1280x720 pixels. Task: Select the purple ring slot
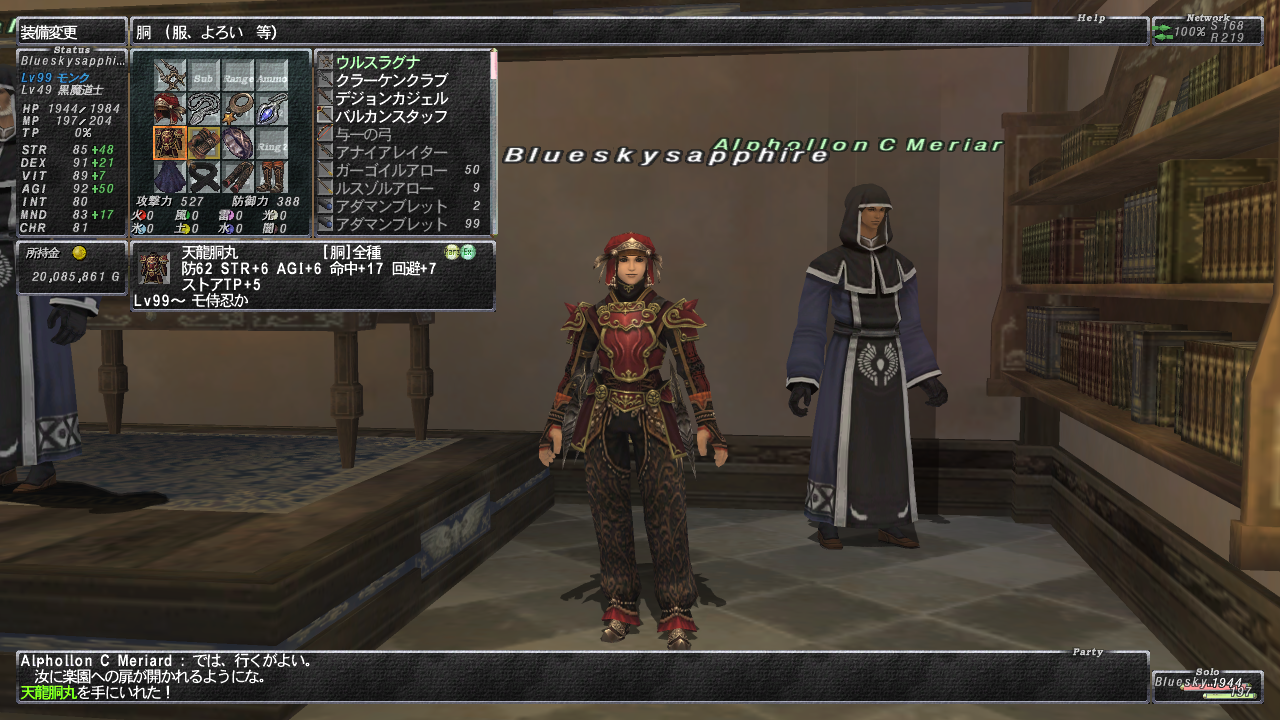point(238,143)
